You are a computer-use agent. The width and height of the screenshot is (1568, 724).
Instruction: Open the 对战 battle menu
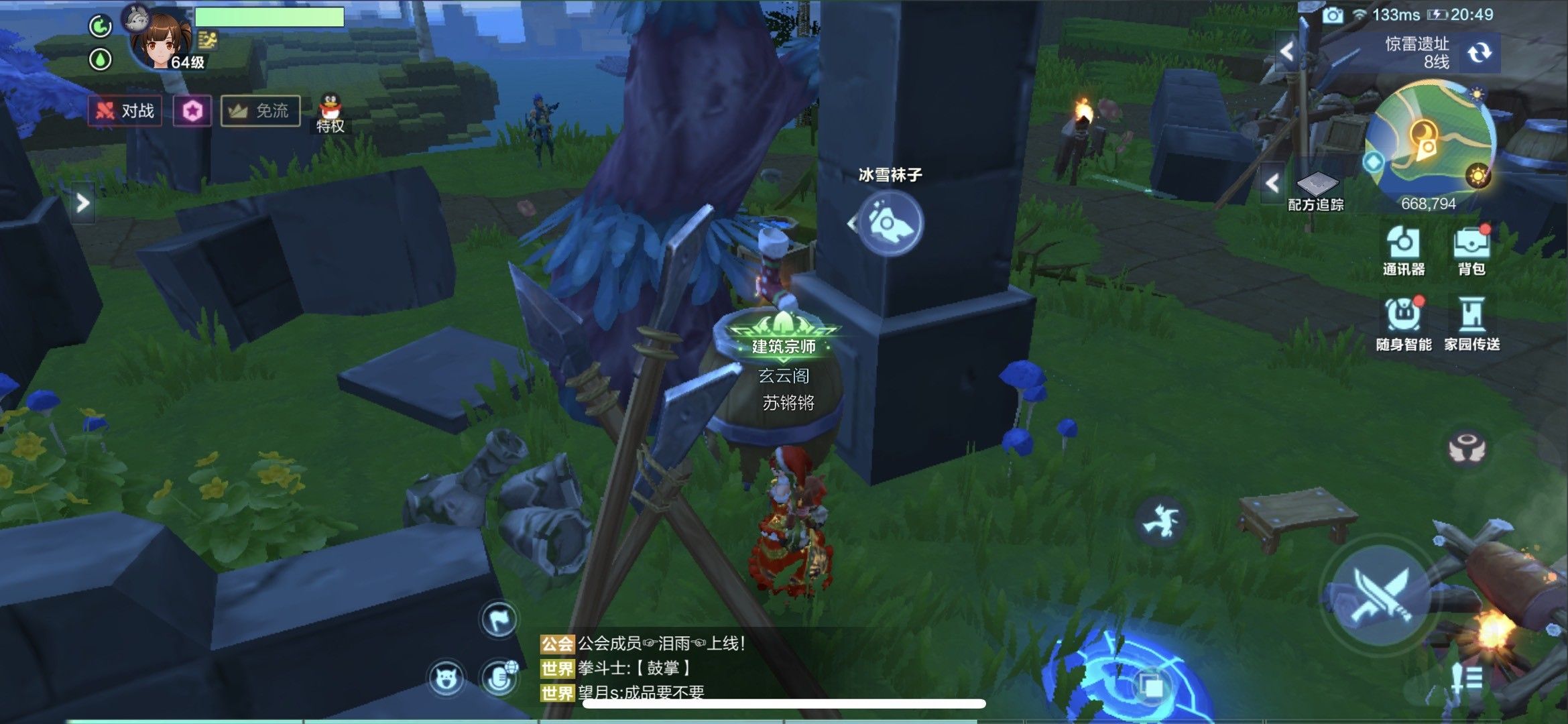coord(125,111)
